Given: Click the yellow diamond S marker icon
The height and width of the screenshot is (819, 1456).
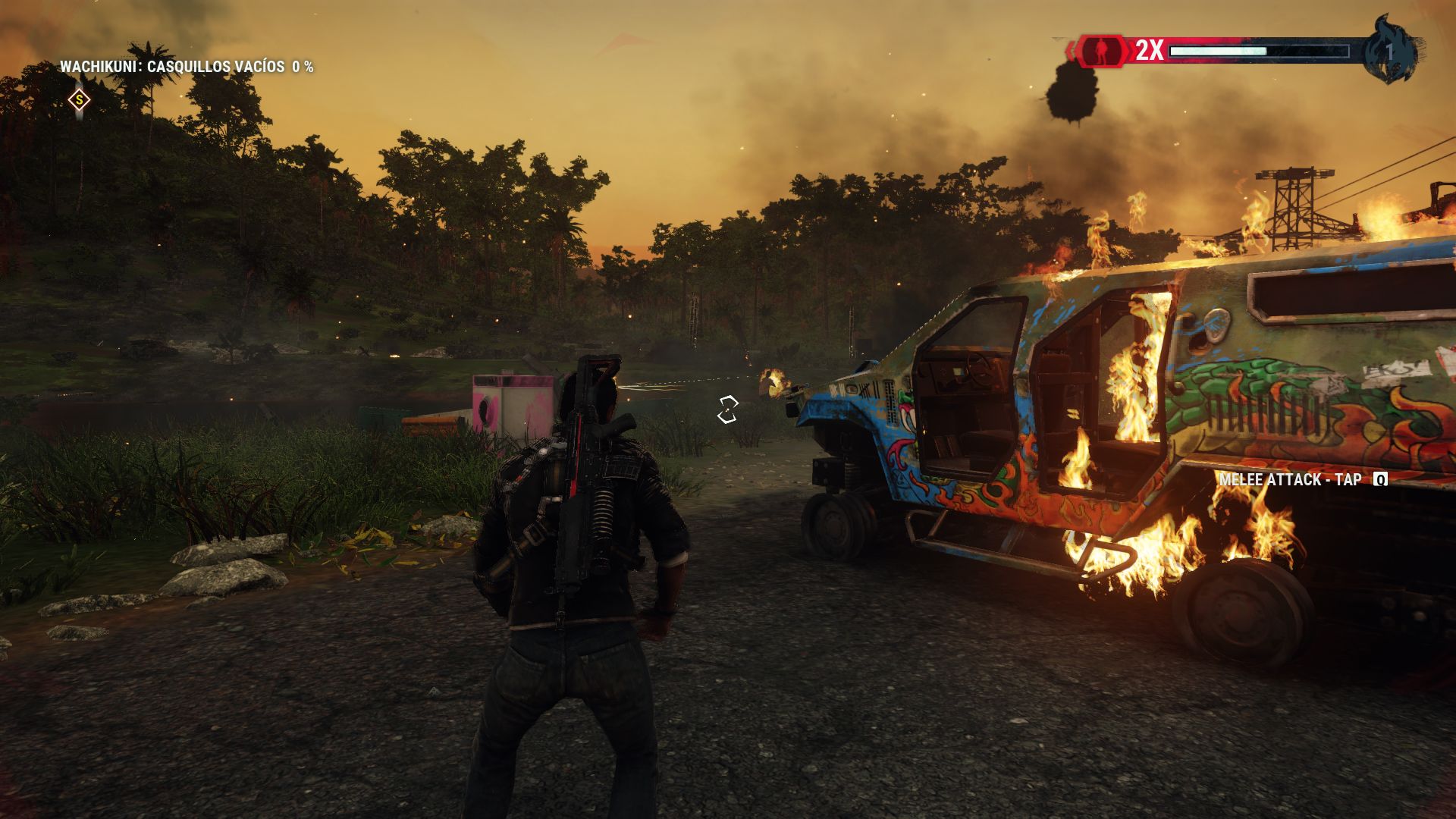Looking at the screenshot, I should (79, 100).
